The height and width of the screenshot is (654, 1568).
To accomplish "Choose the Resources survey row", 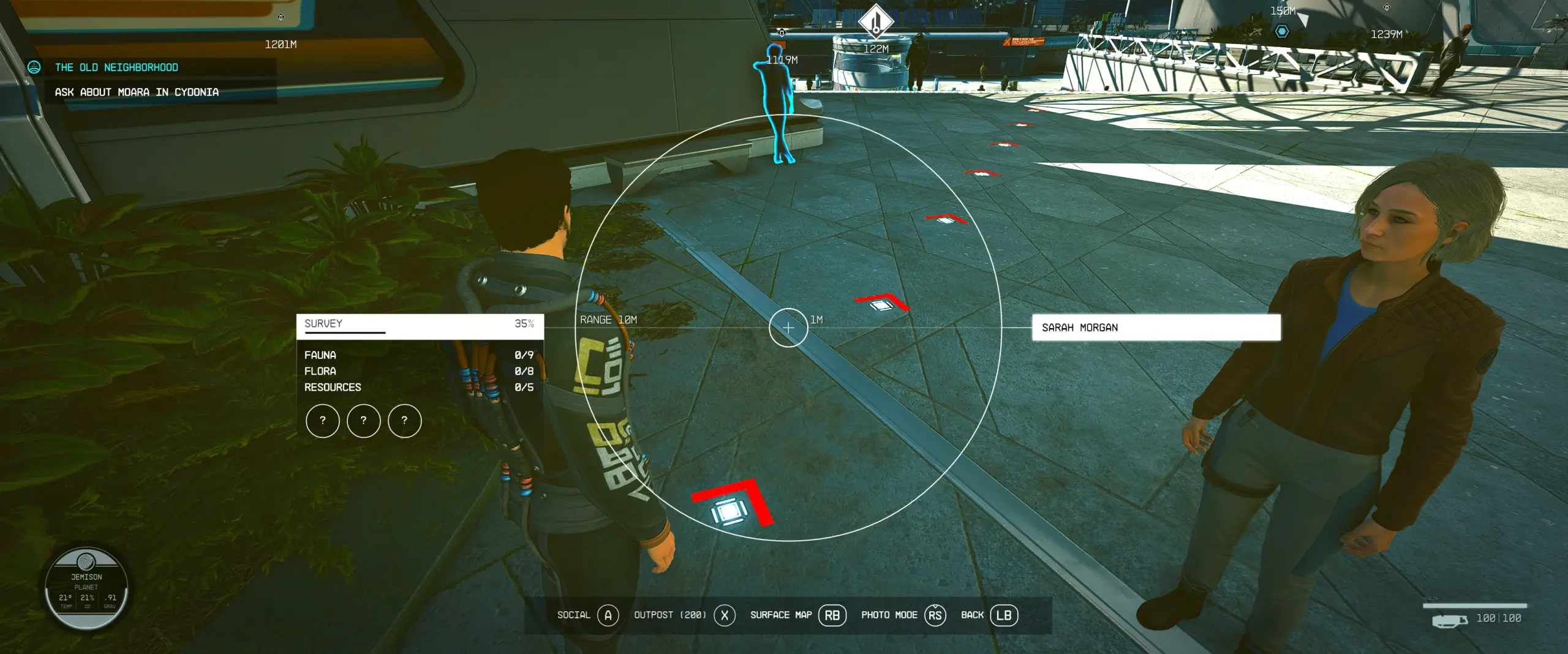I will coord(420,388).
